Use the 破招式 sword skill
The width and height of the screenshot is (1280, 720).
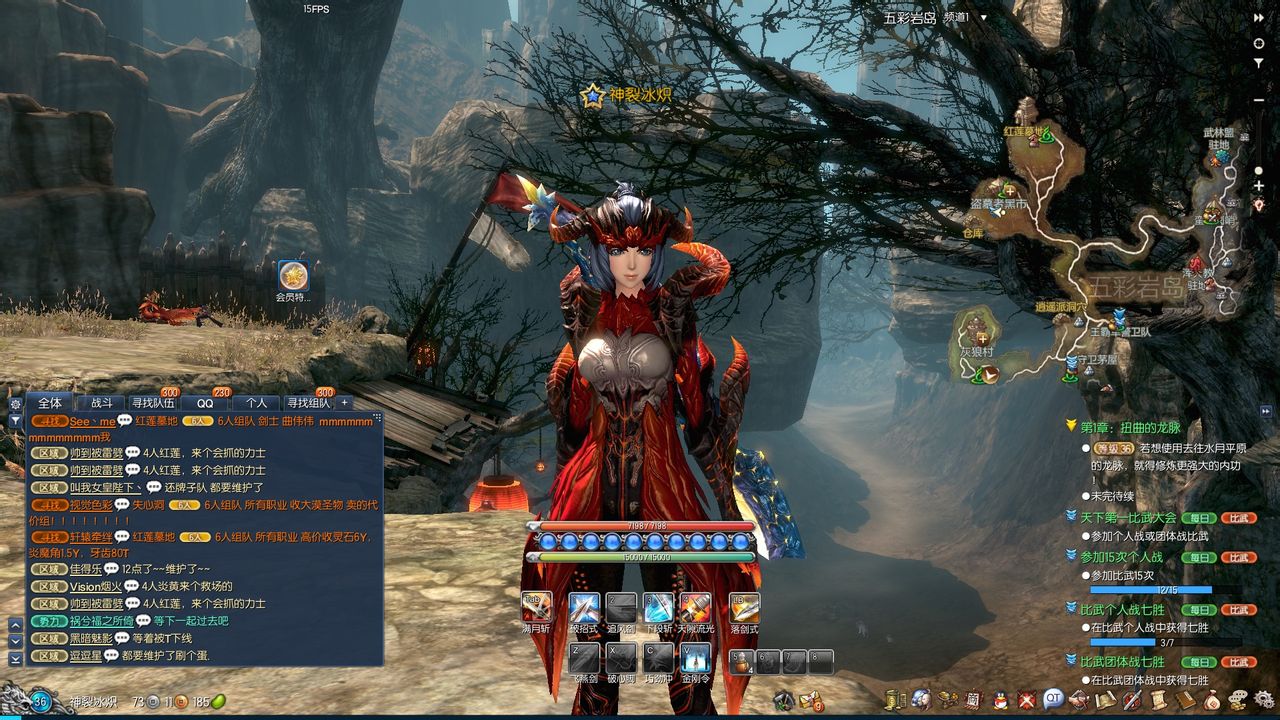point(584,607)
